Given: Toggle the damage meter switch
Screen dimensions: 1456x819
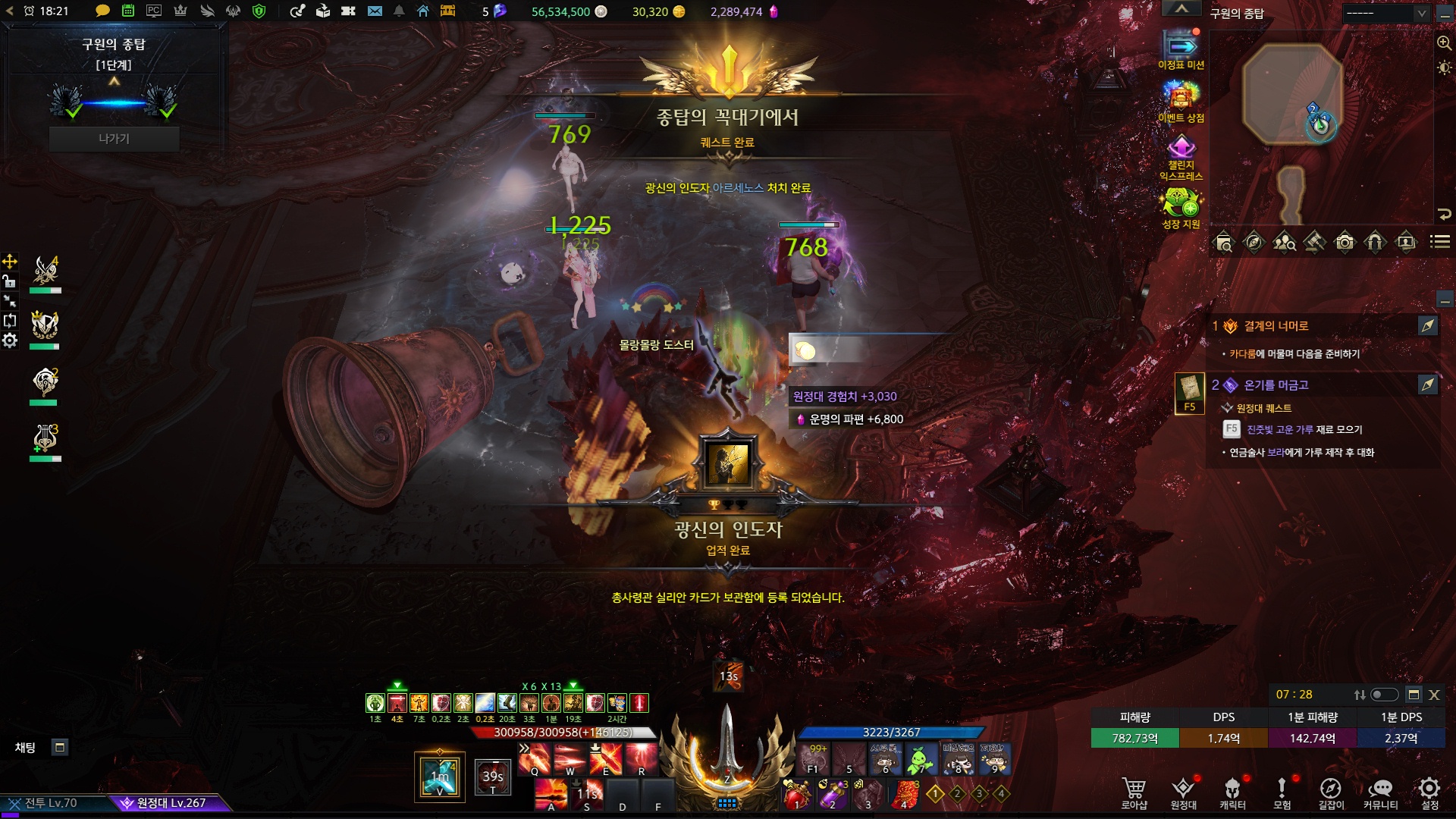Looking at the screenshot, I should click(x=1384, y=695).
